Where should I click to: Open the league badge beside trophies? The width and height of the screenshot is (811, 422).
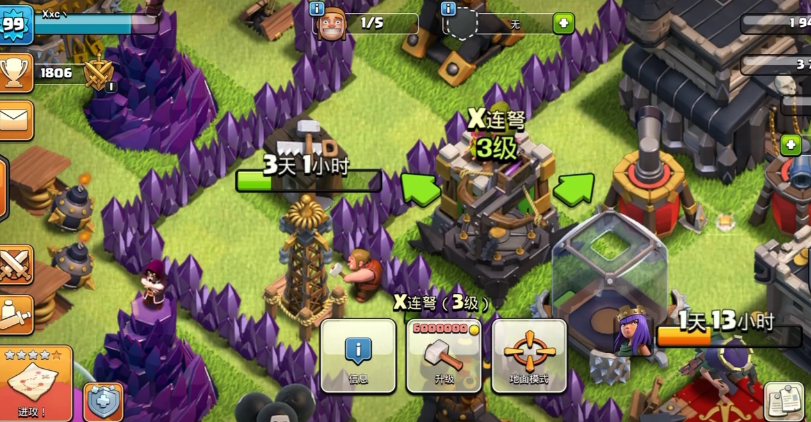coord(99,74)
